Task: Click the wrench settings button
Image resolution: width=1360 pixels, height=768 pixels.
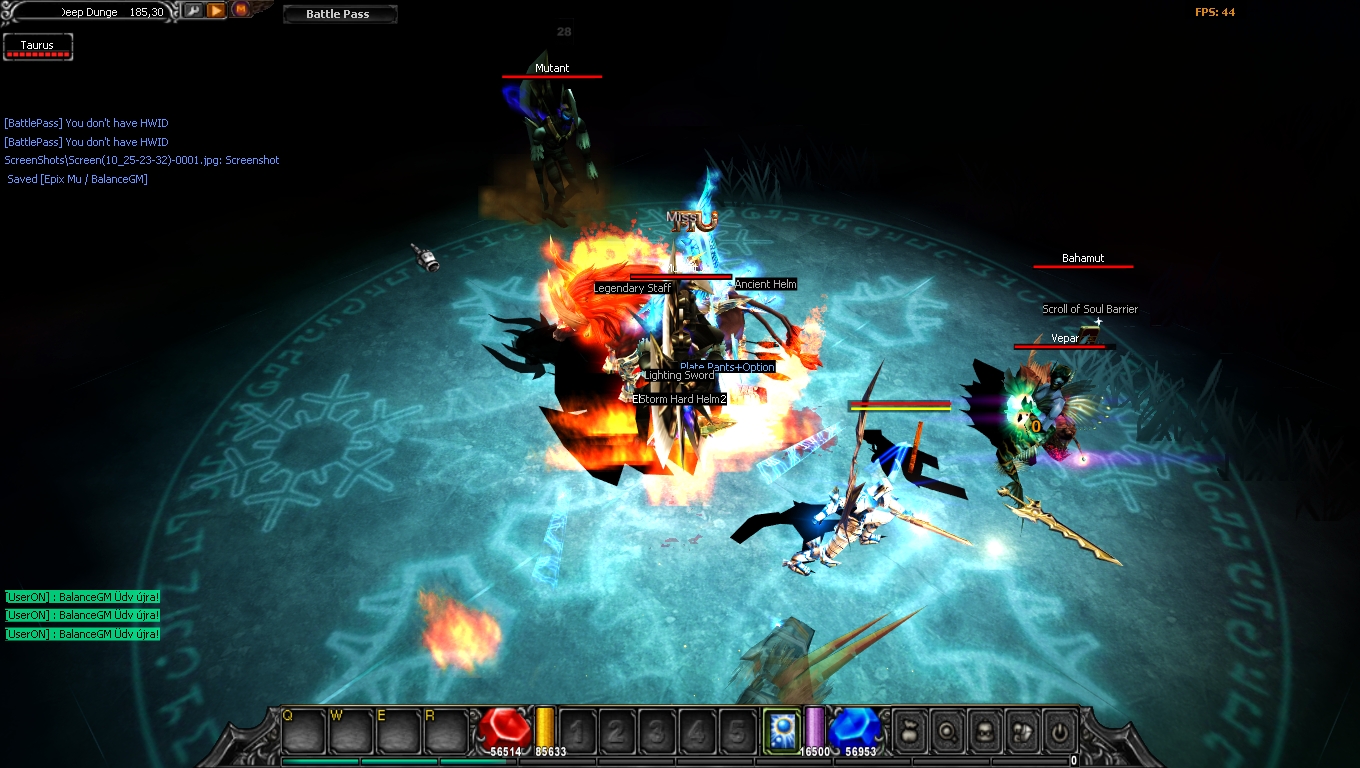Action: coord(193,11)
